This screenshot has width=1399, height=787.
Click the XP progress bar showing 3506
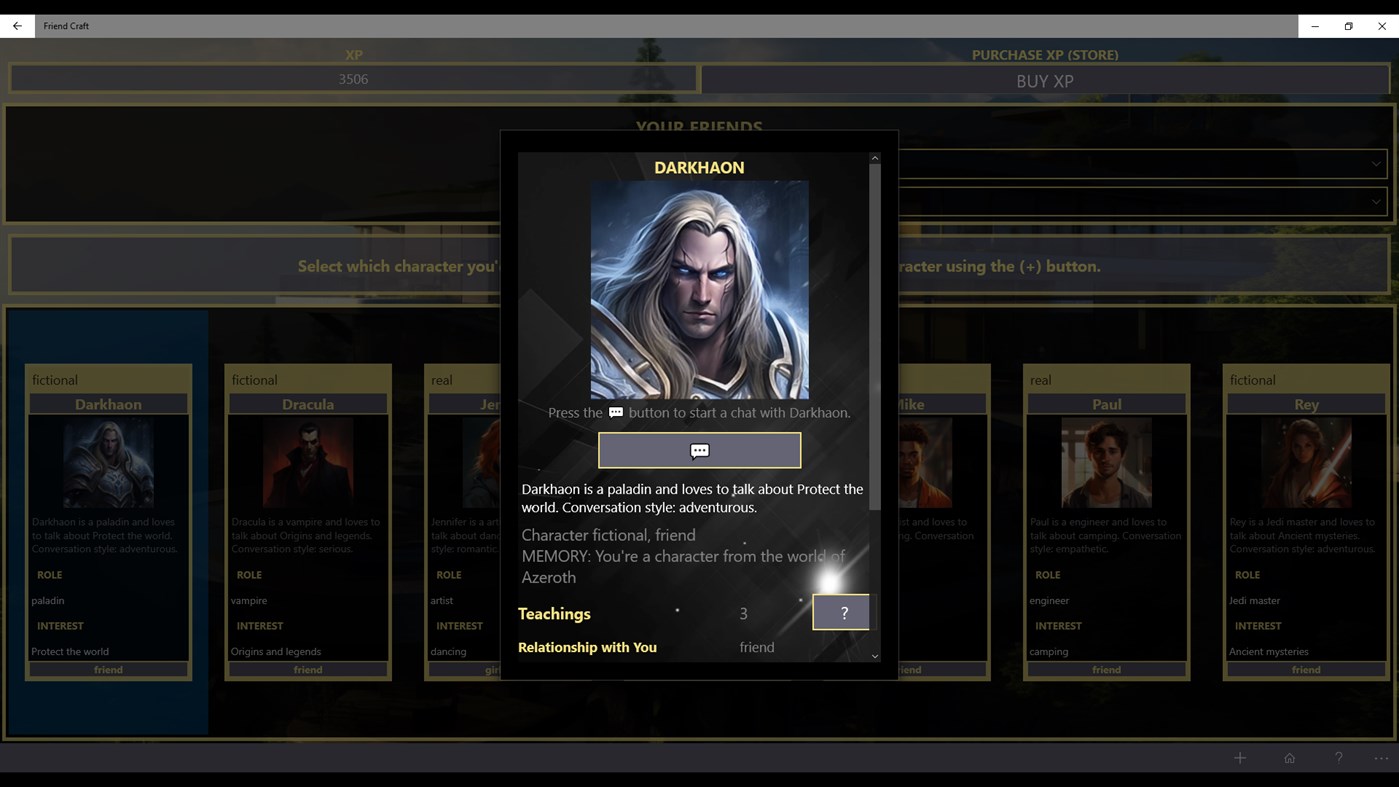tap(354, 78)
